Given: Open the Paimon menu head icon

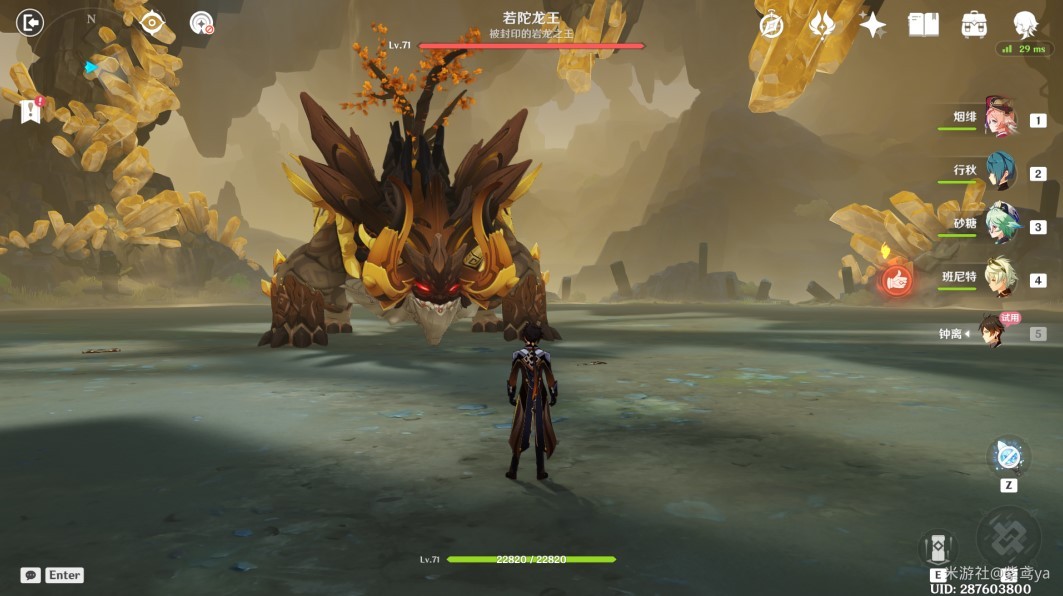Looking at the screenshot, I should pyautogui.click(x=1024, y=23).
